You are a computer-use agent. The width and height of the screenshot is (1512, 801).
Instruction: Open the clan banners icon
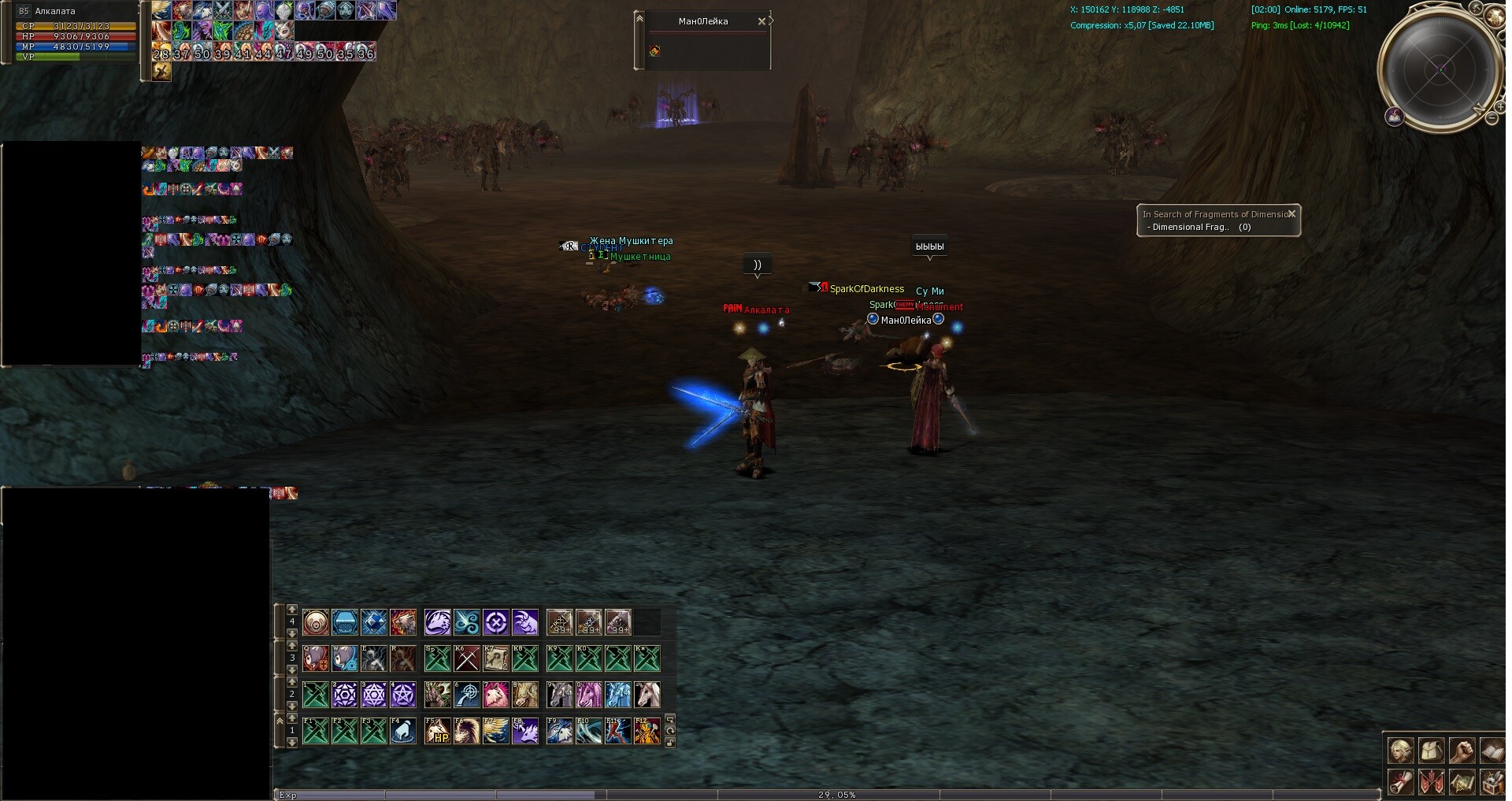click(1431, 781)
